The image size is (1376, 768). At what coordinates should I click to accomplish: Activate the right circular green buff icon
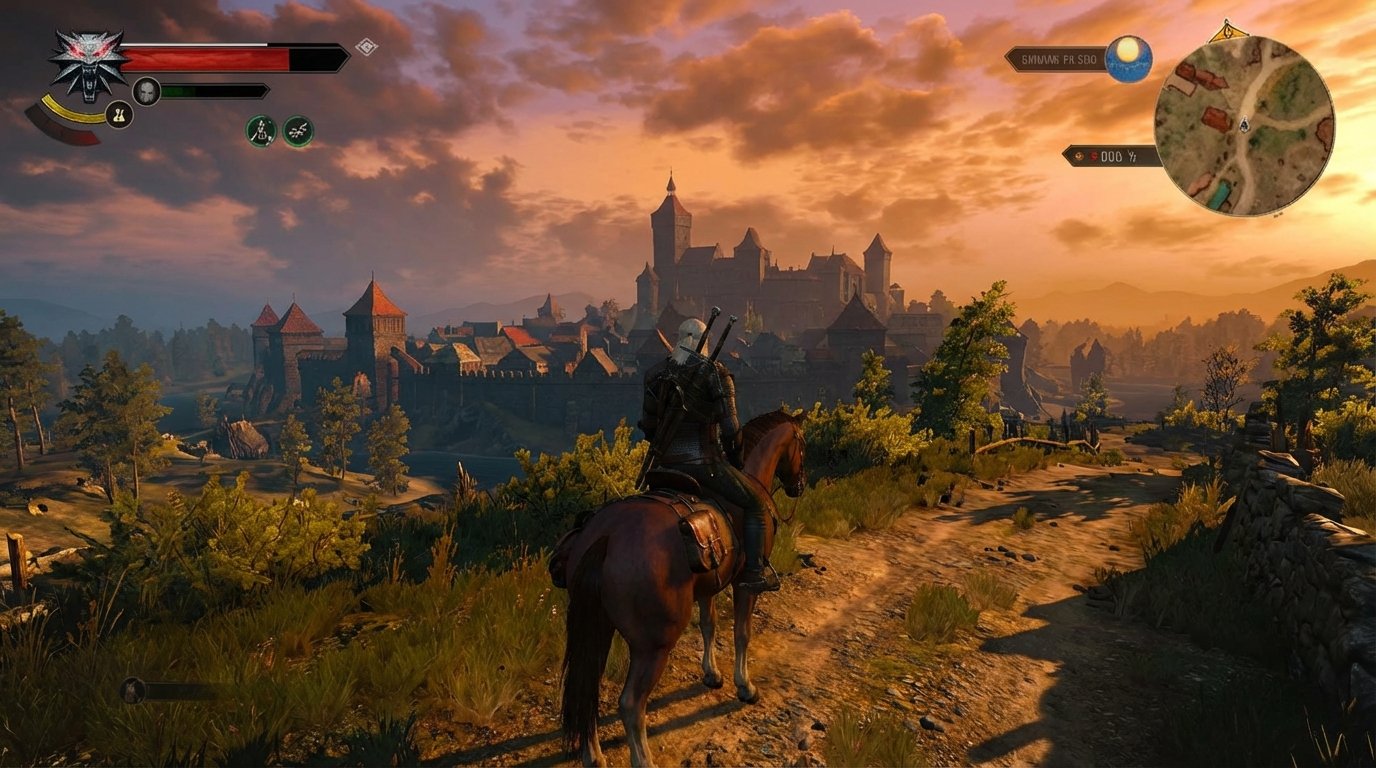click(x=297, y=131)
